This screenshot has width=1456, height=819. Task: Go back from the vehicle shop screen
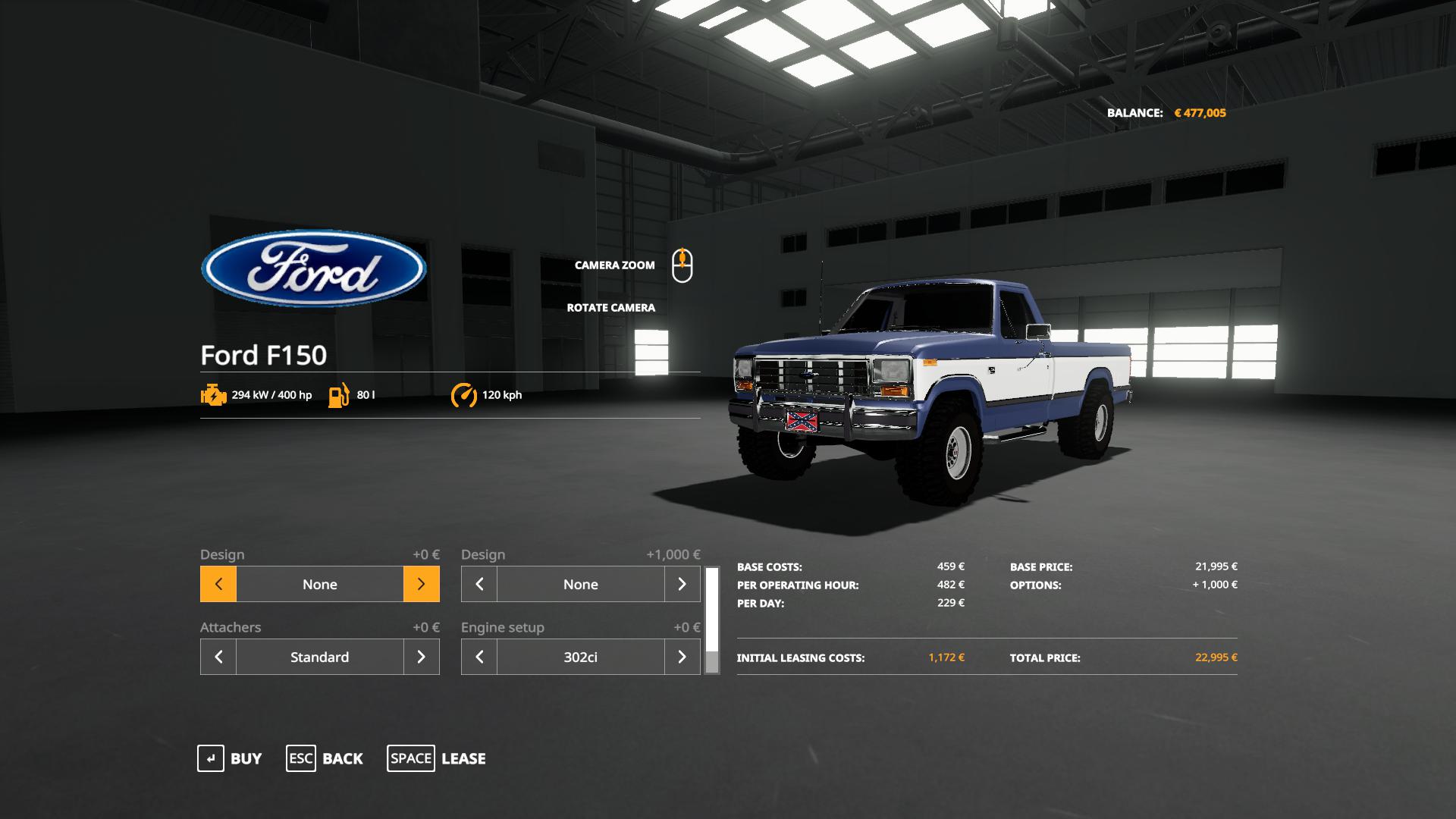click(x=325, y=758)
